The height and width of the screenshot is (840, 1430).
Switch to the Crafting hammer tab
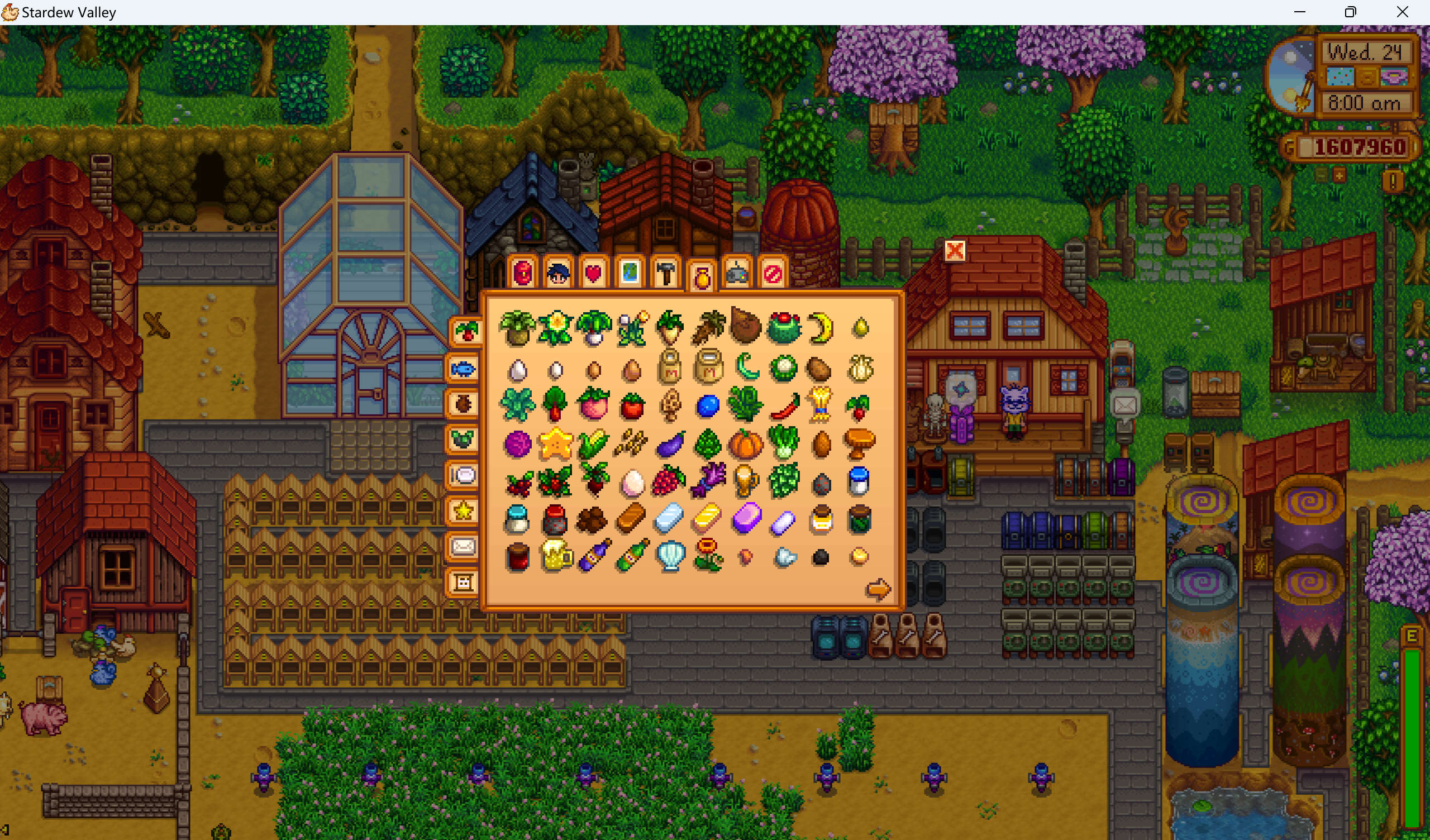(666, 274)
